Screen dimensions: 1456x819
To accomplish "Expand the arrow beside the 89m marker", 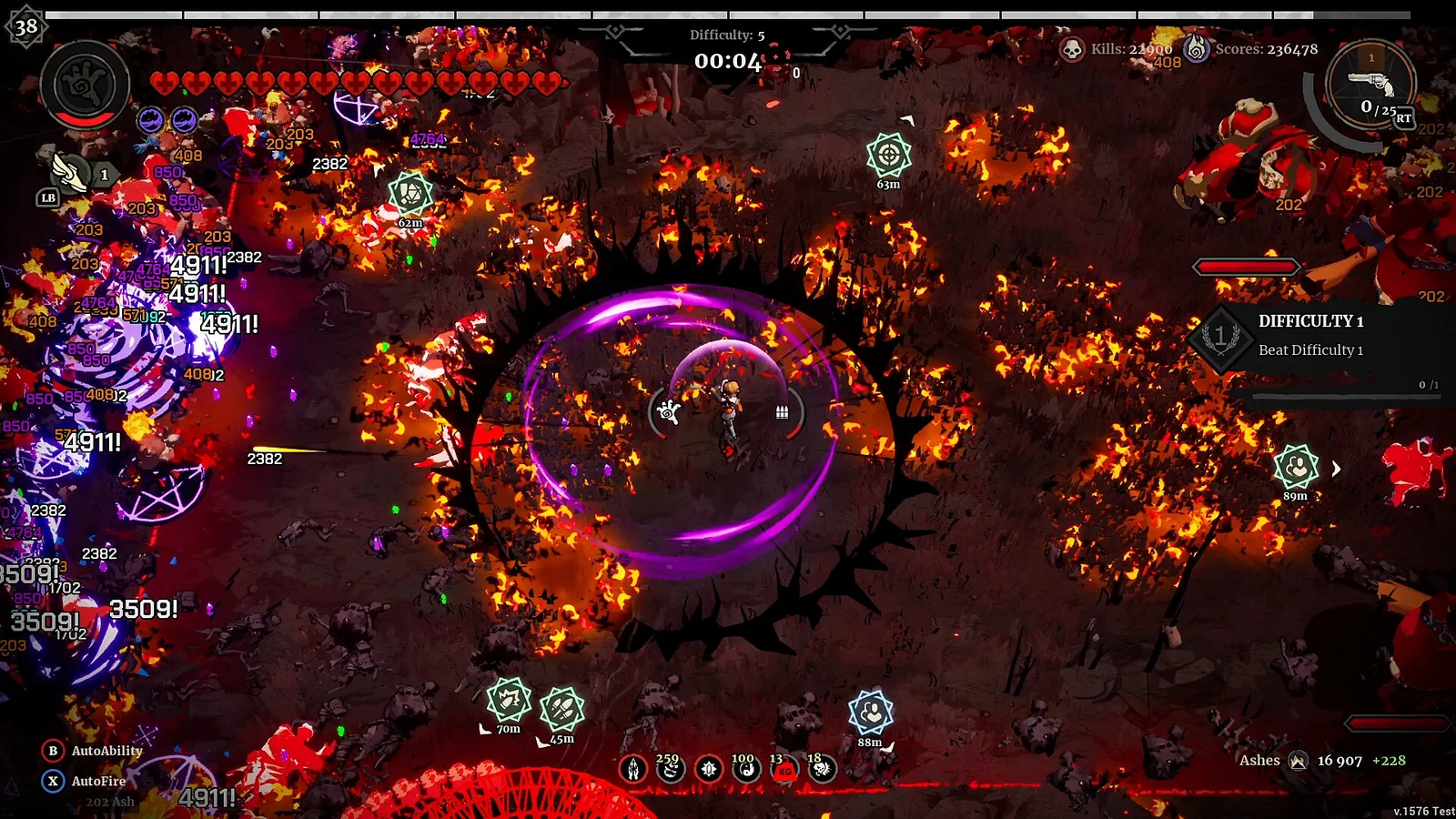I will pos(1334,470).
